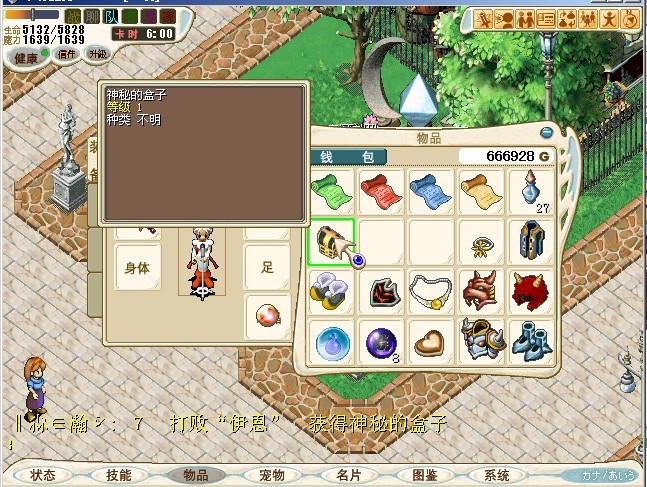Select the heart-shaped chocolate item
647x487 pixels.
tap(431, 341)
